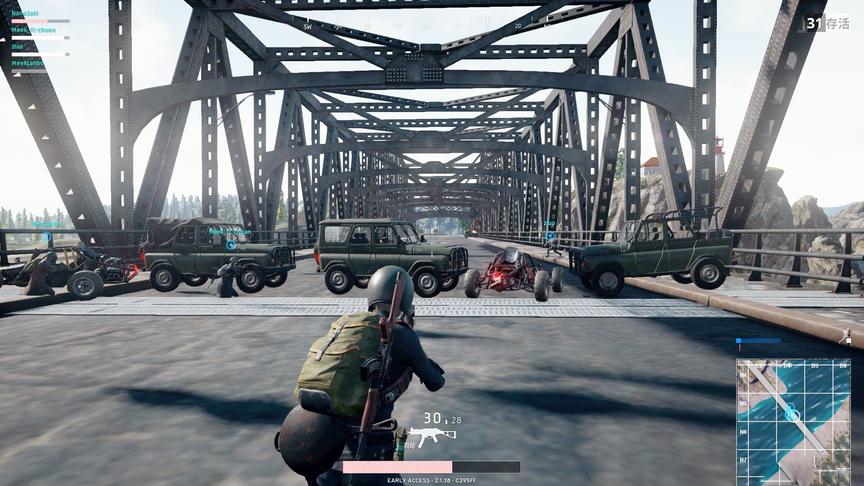Select teammate Meek_fc-chuan in squad list
Viewport: 864px width, 486px height.
click(x=34, y=29)
